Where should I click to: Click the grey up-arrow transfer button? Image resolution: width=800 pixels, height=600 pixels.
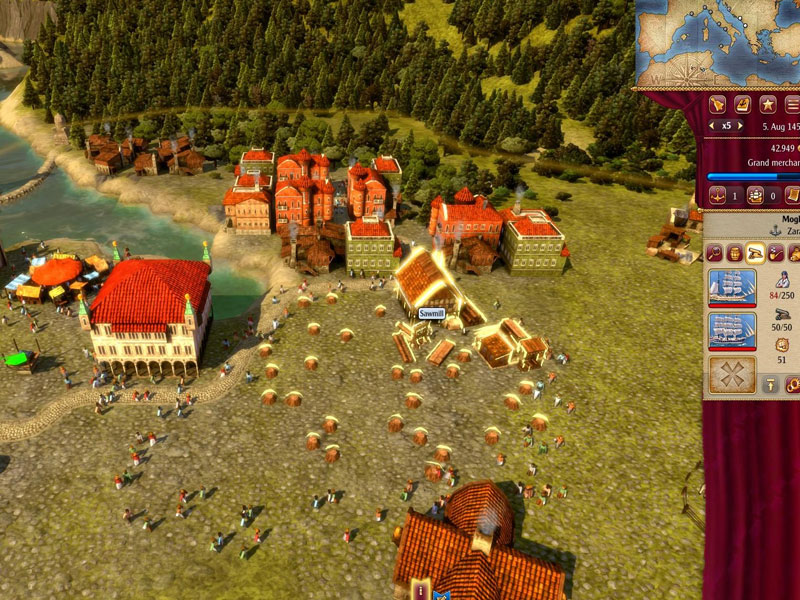pos(770,384)
